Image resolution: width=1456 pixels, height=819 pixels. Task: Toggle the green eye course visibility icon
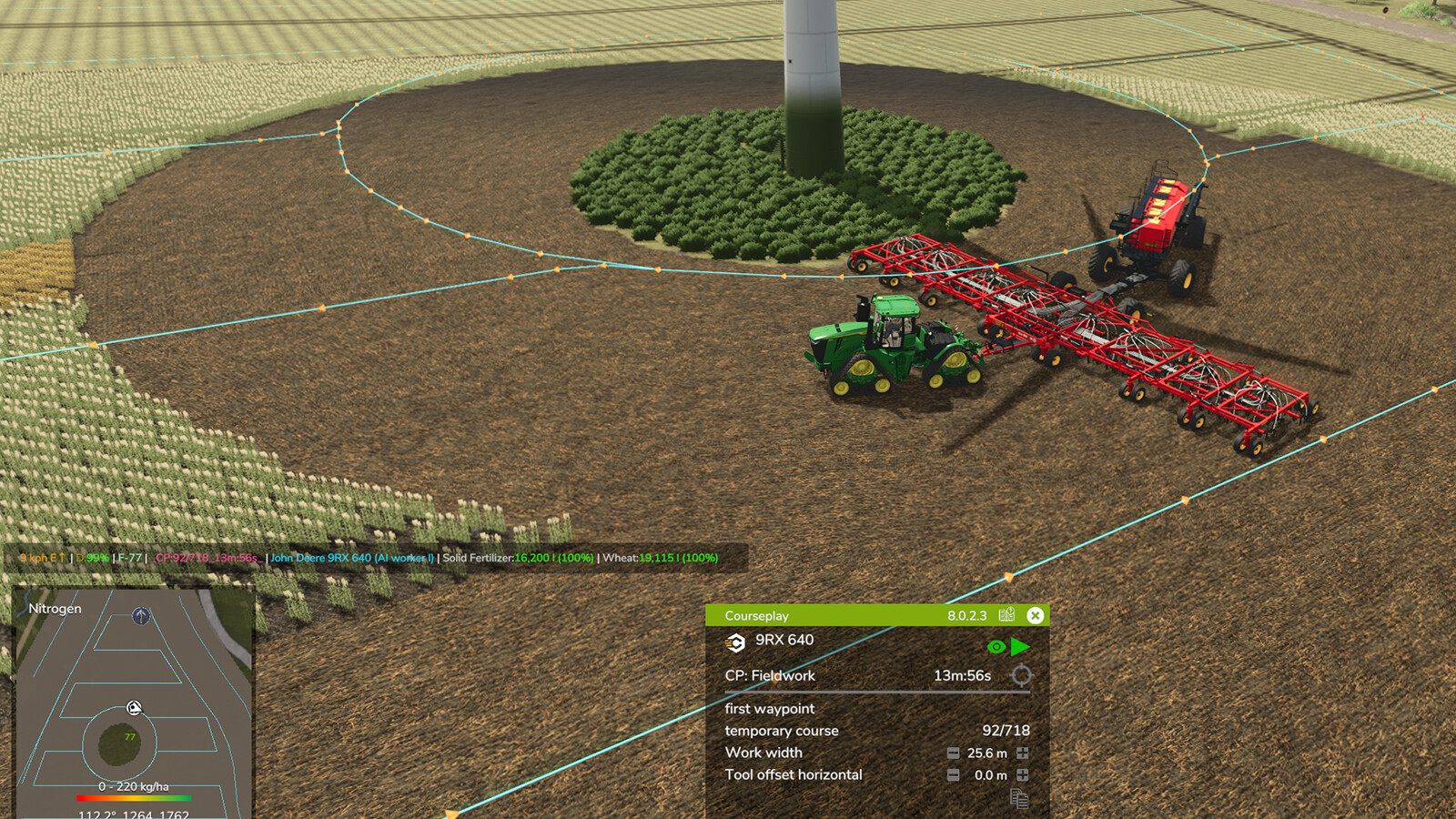click(x=996, y=646)
